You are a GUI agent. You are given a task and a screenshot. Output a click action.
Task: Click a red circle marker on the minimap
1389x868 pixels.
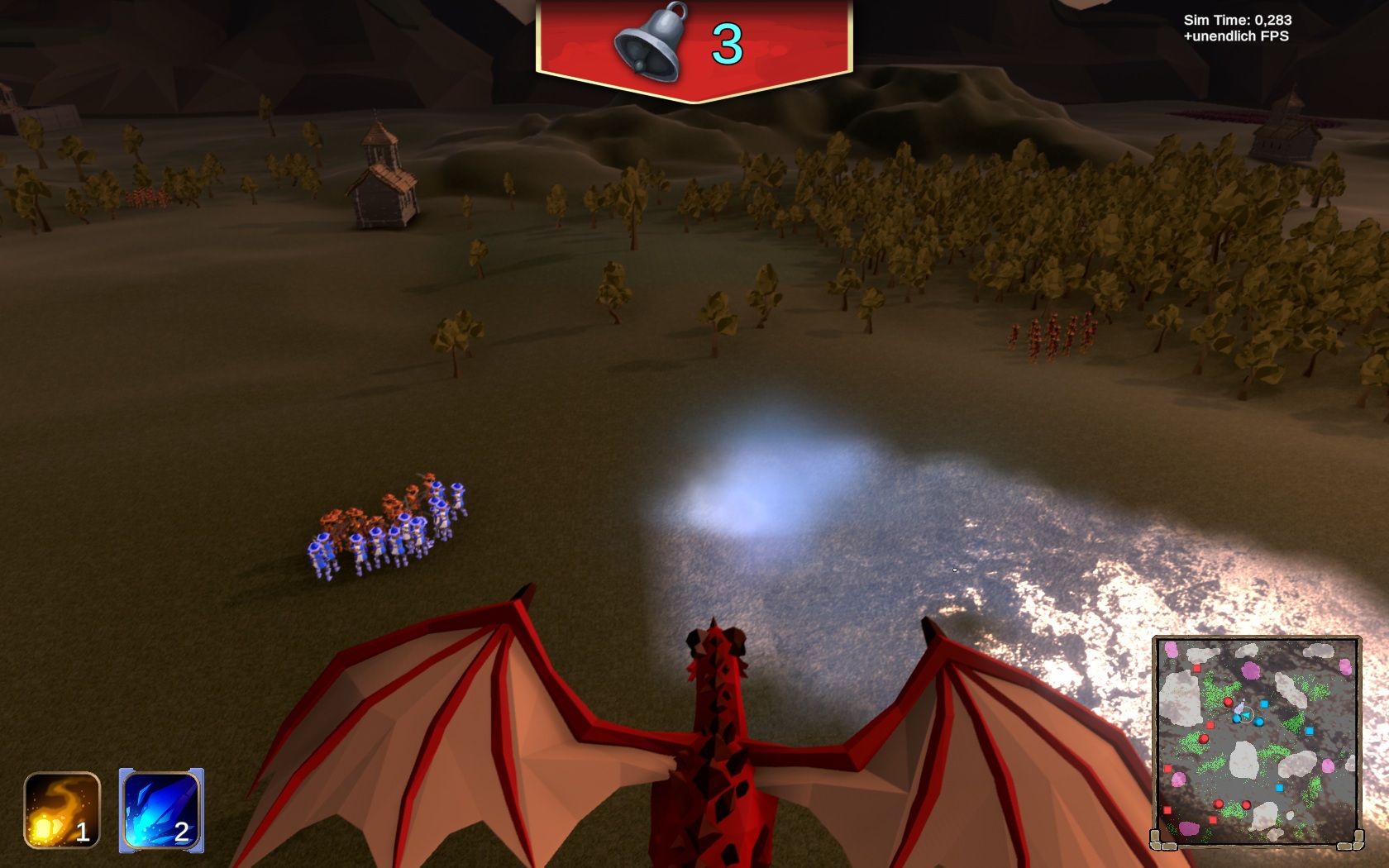pyautogui.click(x=1229, y=702)
